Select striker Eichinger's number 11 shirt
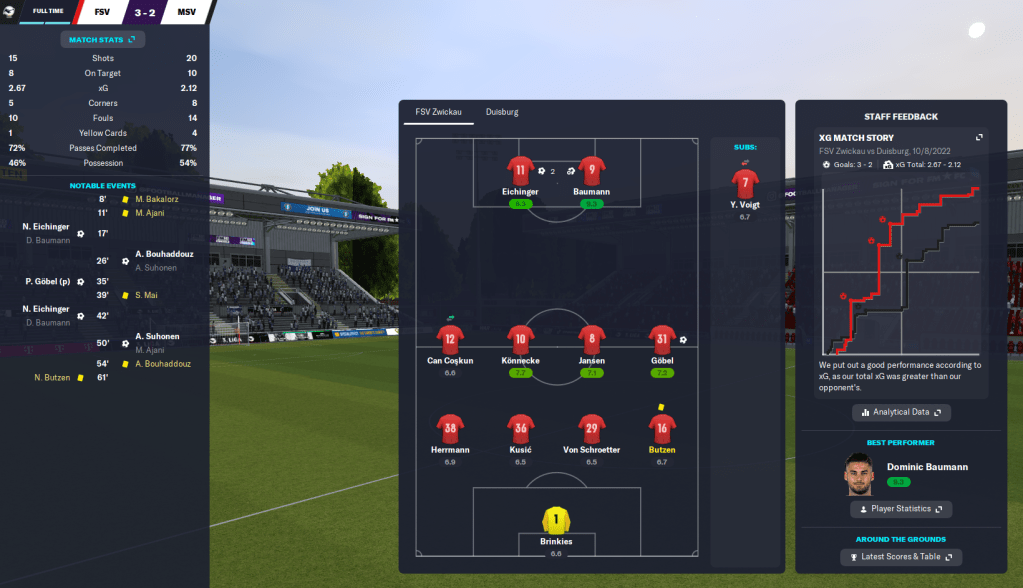The height and width of the screenshot is (588, 1023). [520, 170]
